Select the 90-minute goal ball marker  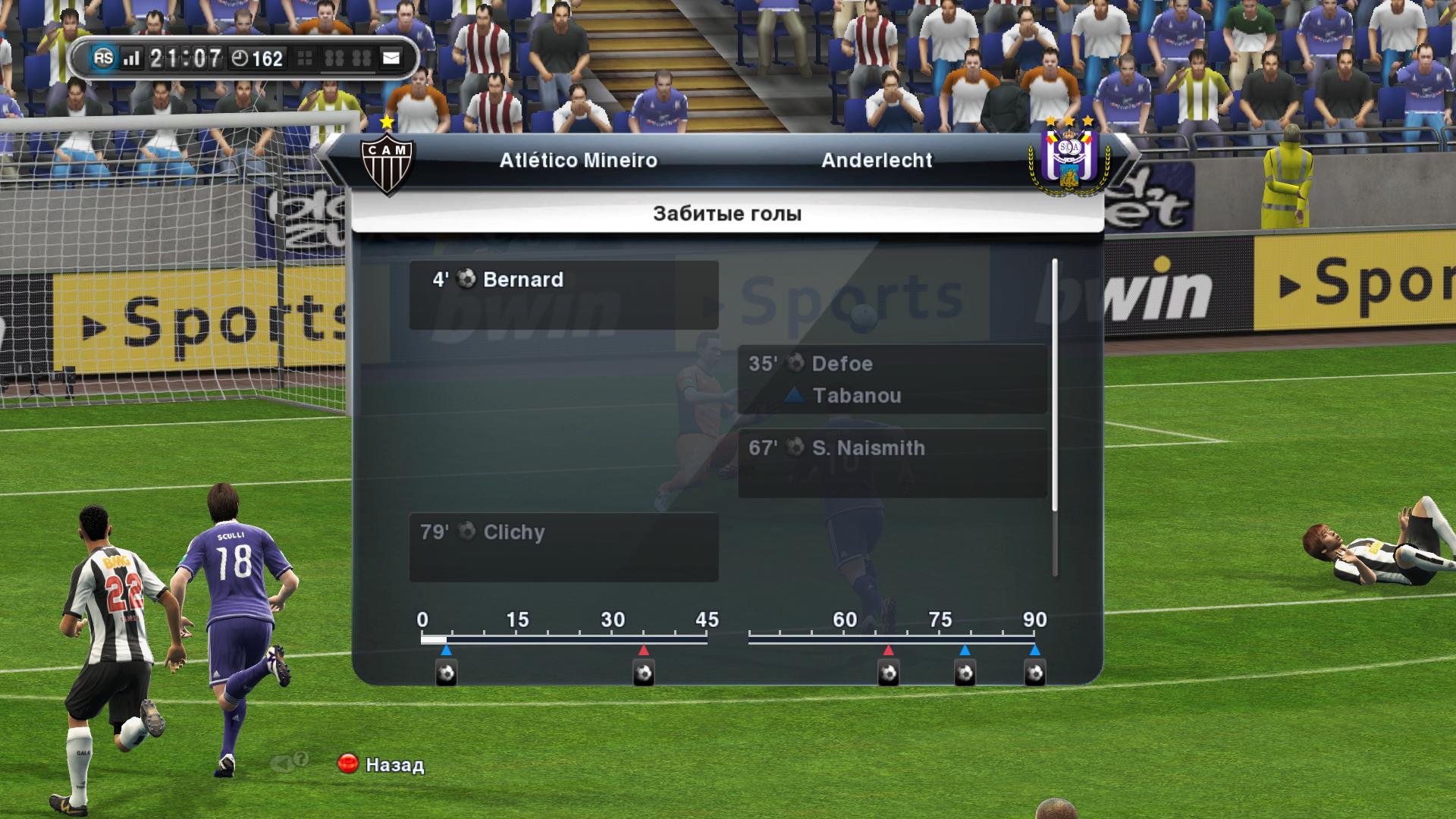click(1035, 673)
